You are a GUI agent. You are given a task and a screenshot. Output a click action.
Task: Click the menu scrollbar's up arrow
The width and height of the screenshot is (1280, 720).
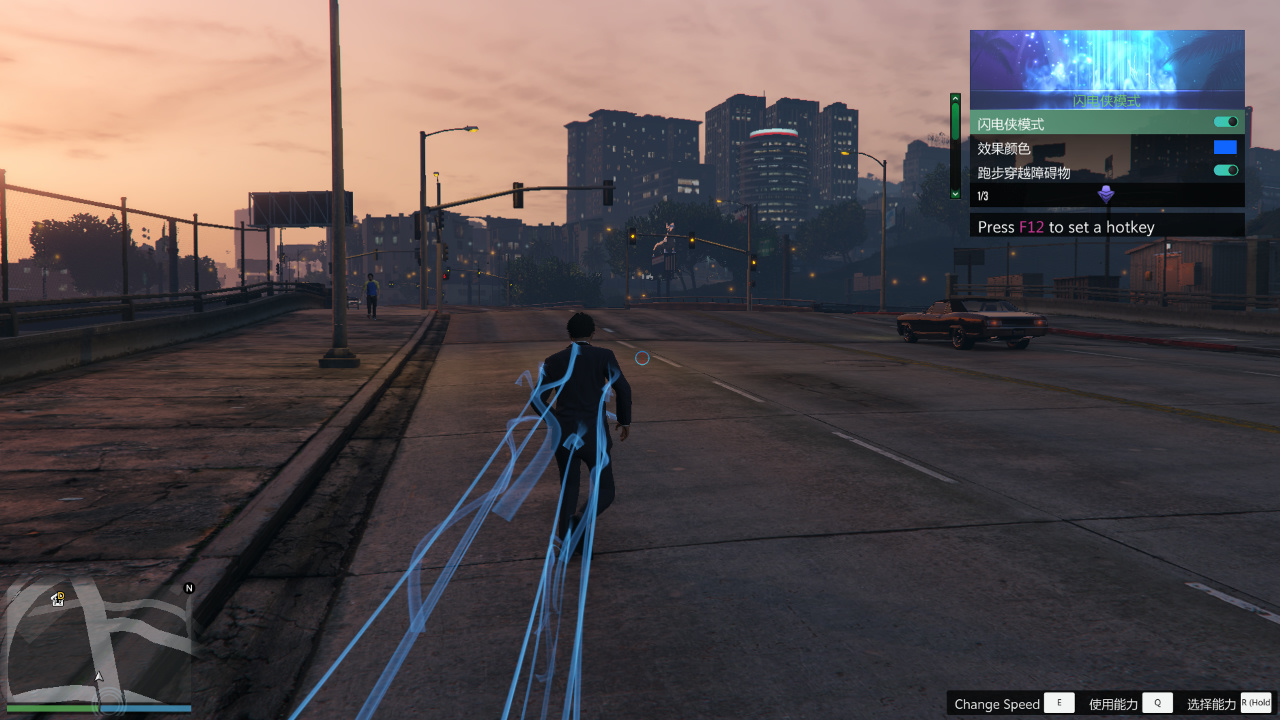tap(955, 99)
